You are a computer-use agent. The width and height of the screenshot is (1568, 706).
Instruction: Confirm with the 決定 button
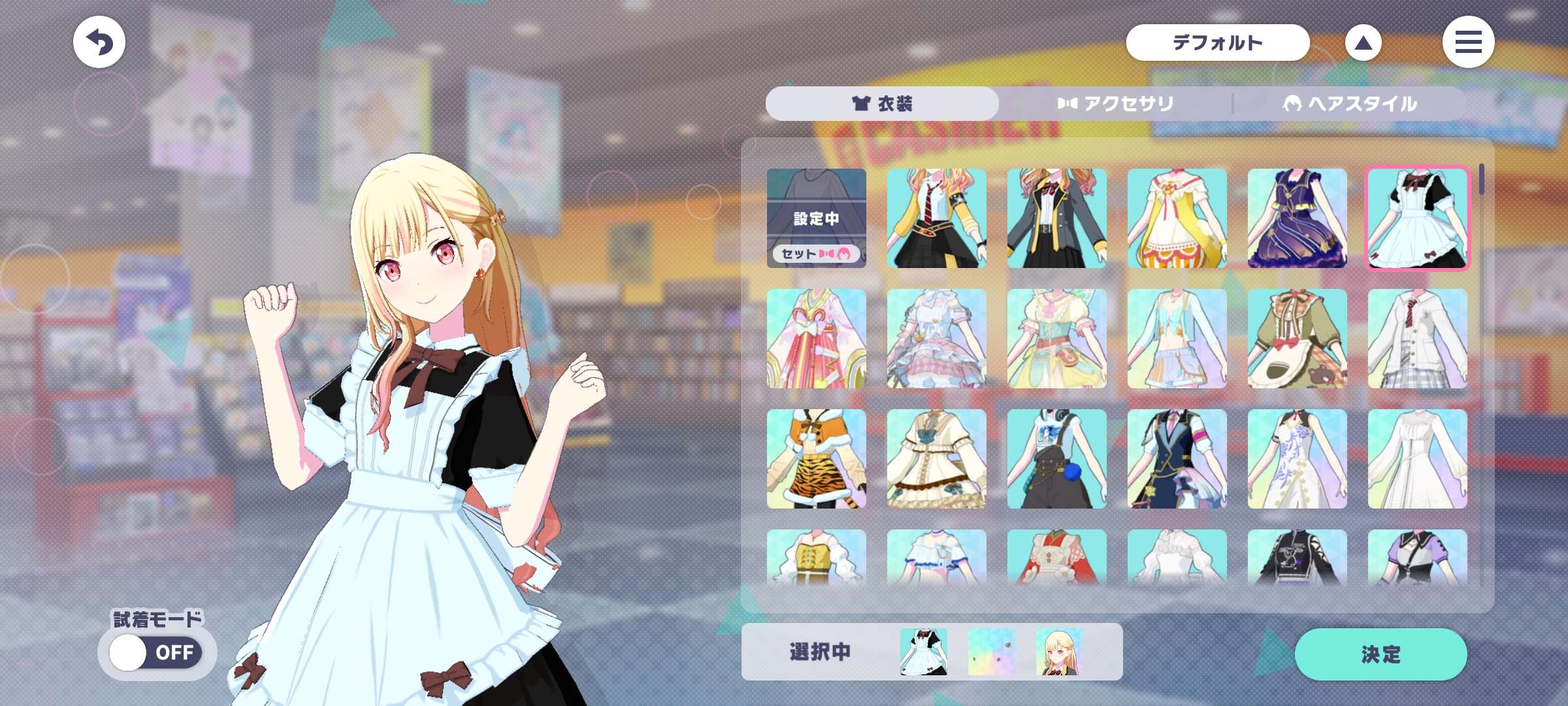click(1380, 654)
